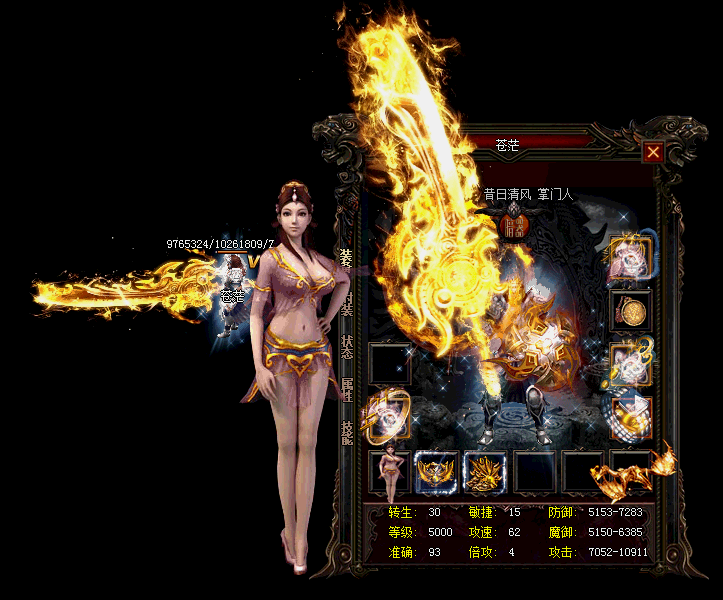Image resolution: width=723 pixels, height=600 pixels.
Task: Show the 技能 (Skills) tab
Action: tap(347, 432)
